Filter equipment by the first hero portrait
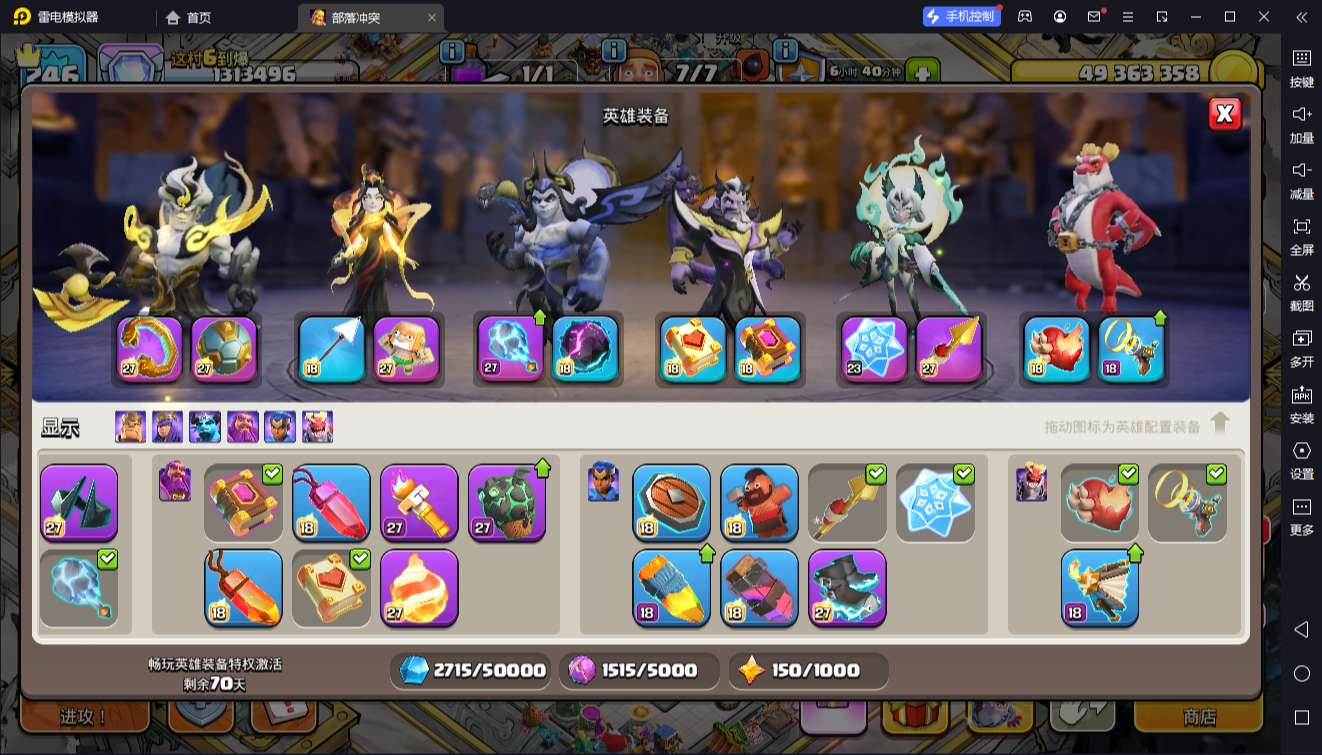Screen dimensions: 1322x755 point(130,427)
